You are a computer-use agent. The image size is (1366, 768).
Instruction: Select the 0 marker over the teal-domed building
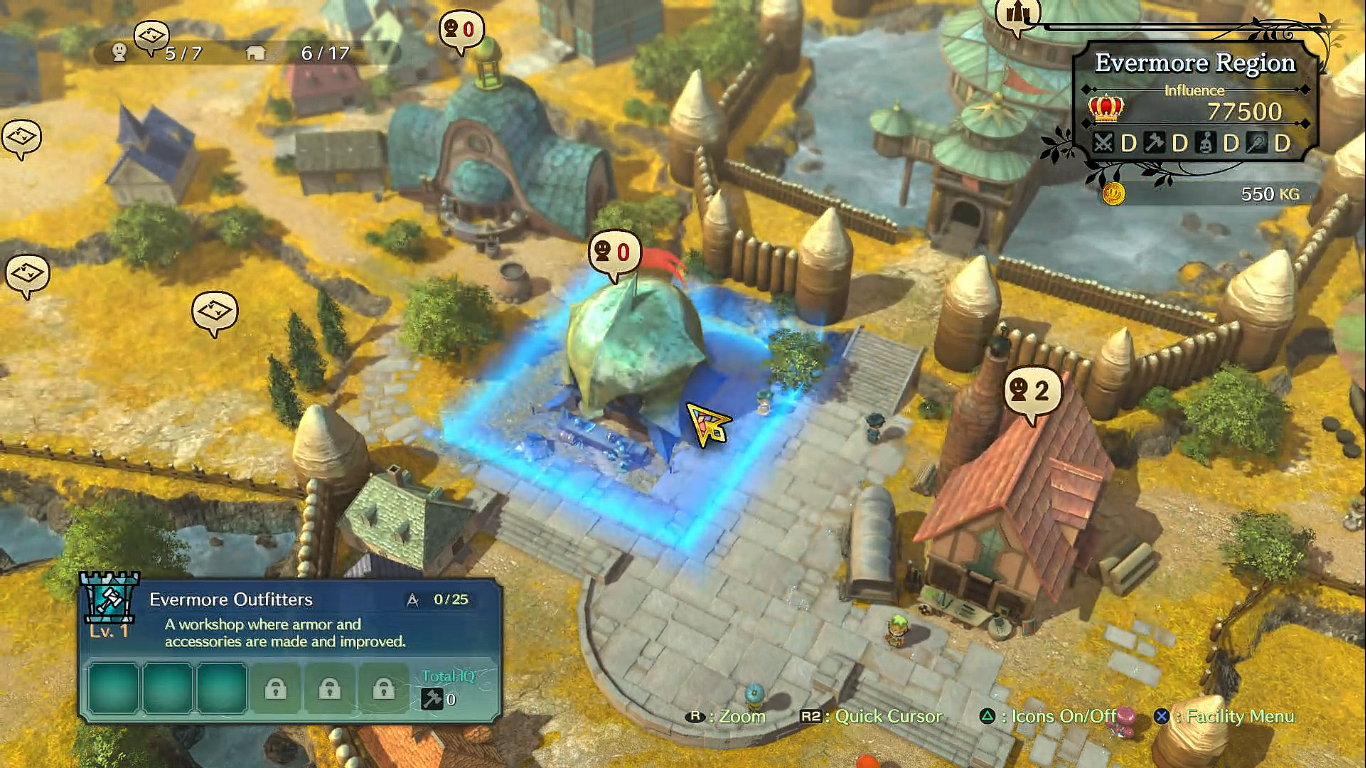[x=460, y=30]
